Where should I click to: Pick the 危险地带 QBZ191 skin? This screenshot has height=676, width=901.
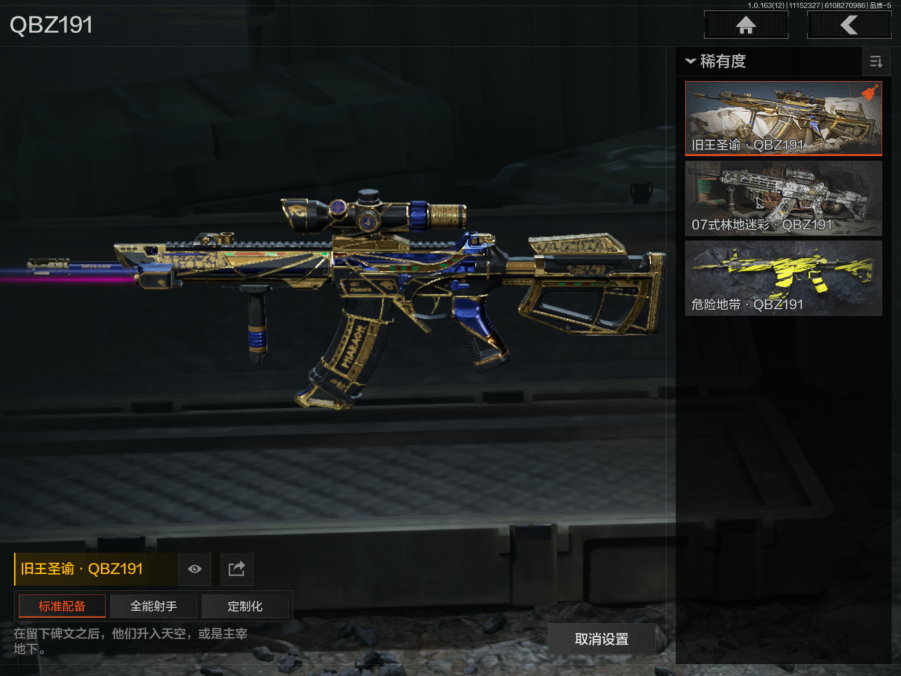pyautogui.click(x=783, y=278)
